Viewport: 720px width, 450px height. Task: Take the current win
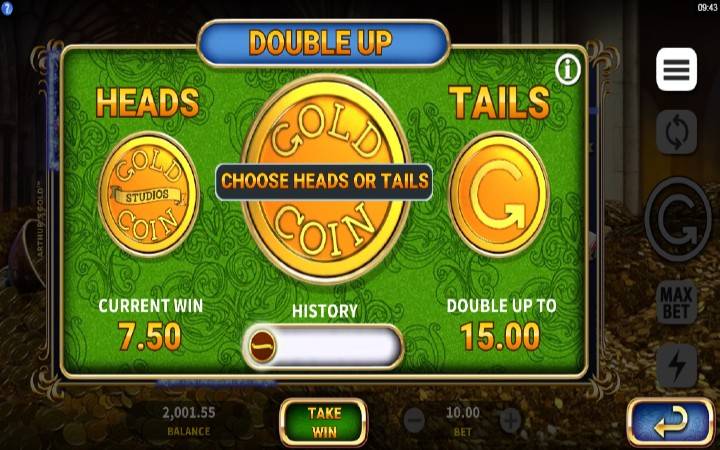pos(323,421)
